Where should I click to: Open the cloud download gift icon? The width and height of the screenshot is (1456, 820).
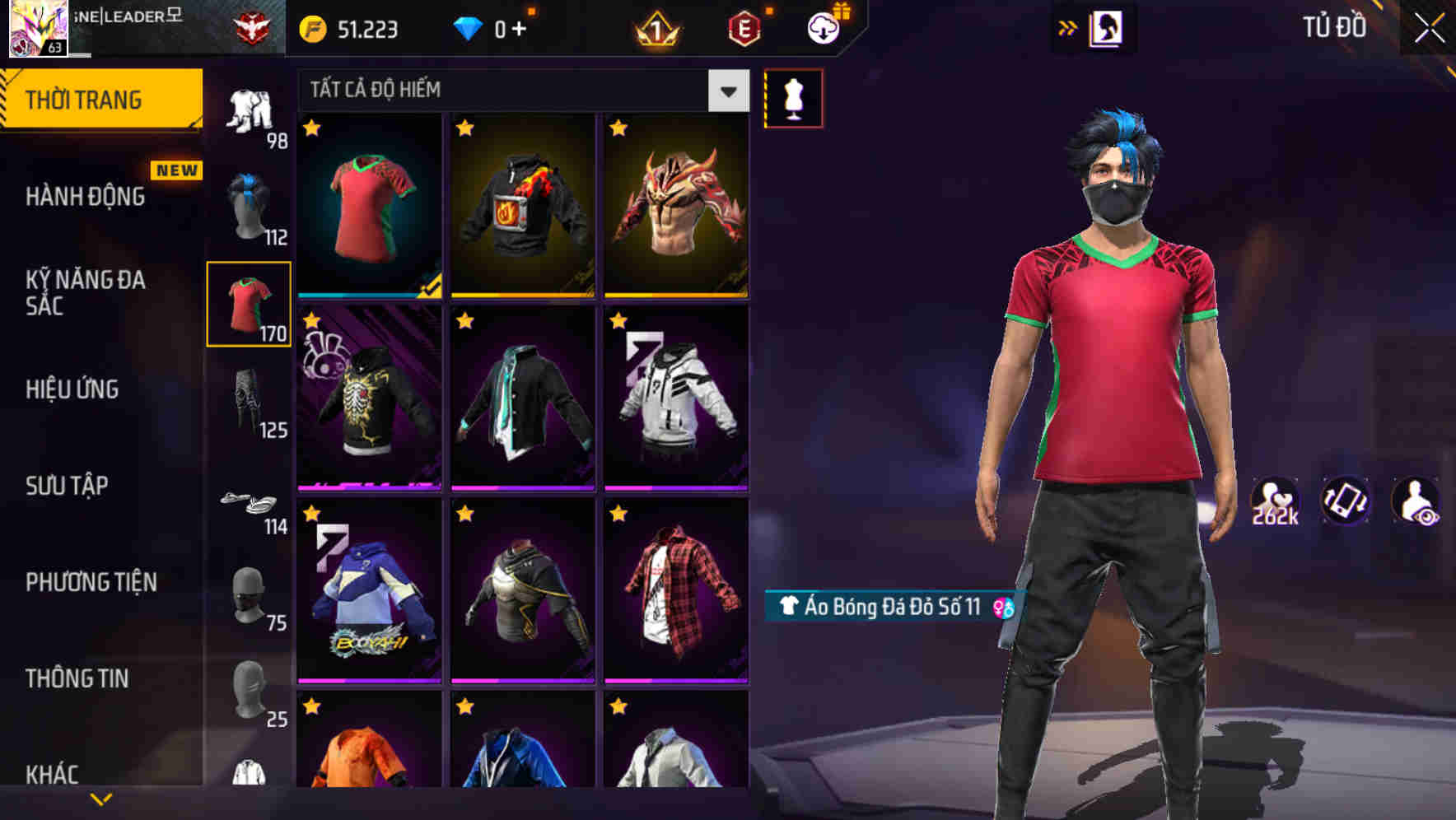(x=821, y=27)
